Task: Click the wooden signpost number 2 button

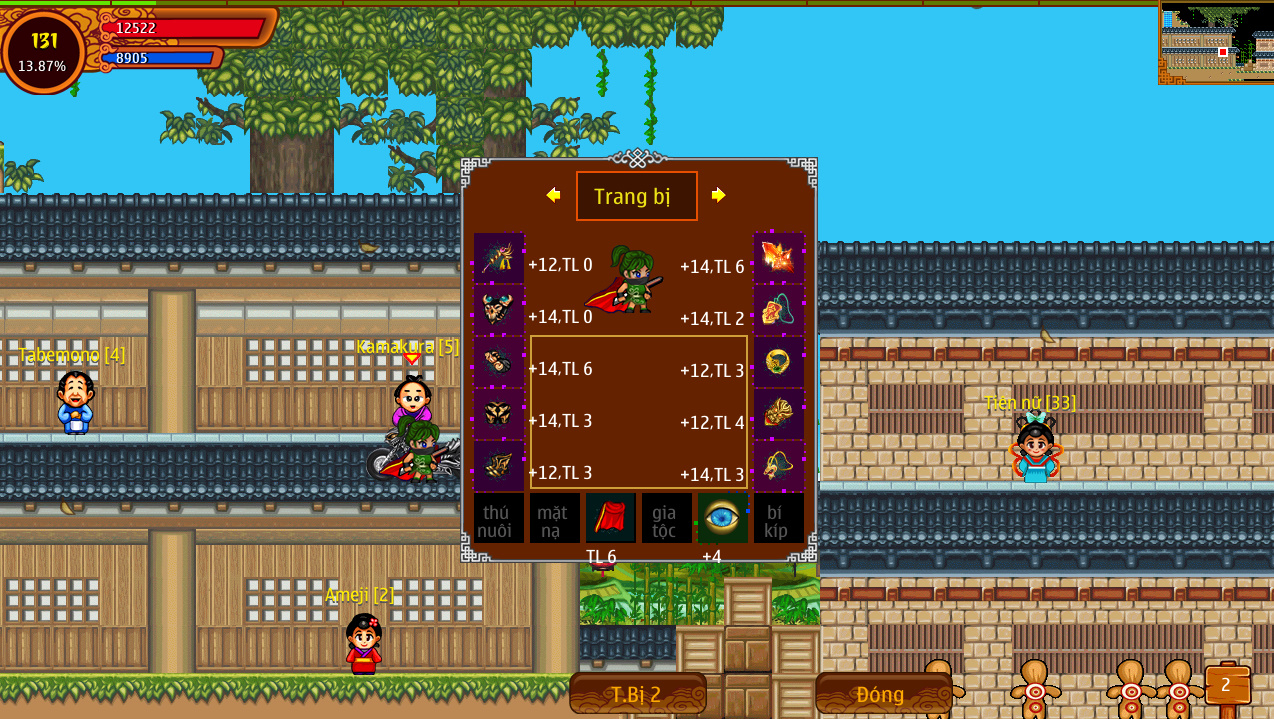Action: pos(1226,685)
